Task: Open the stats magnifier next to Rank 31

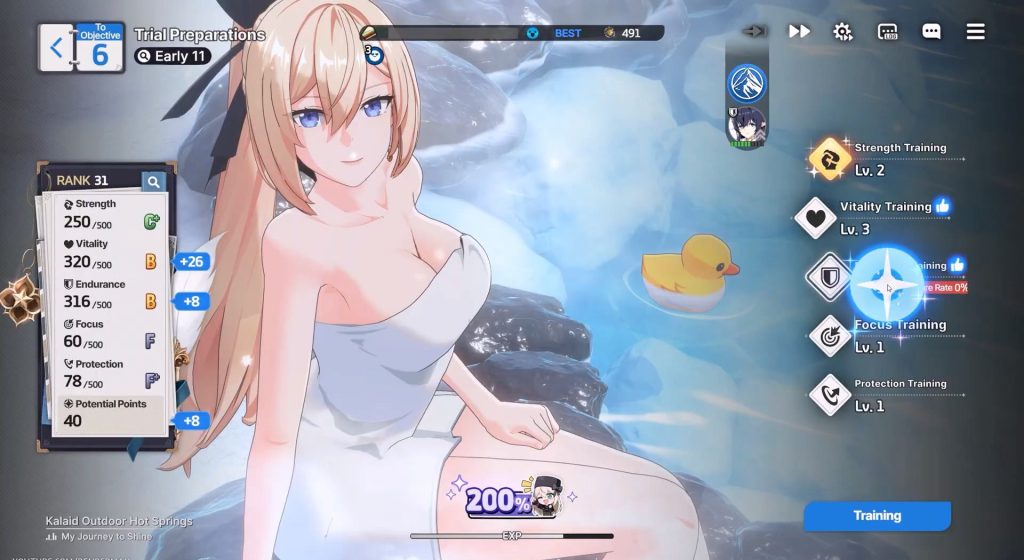Action: click(153, 181)
